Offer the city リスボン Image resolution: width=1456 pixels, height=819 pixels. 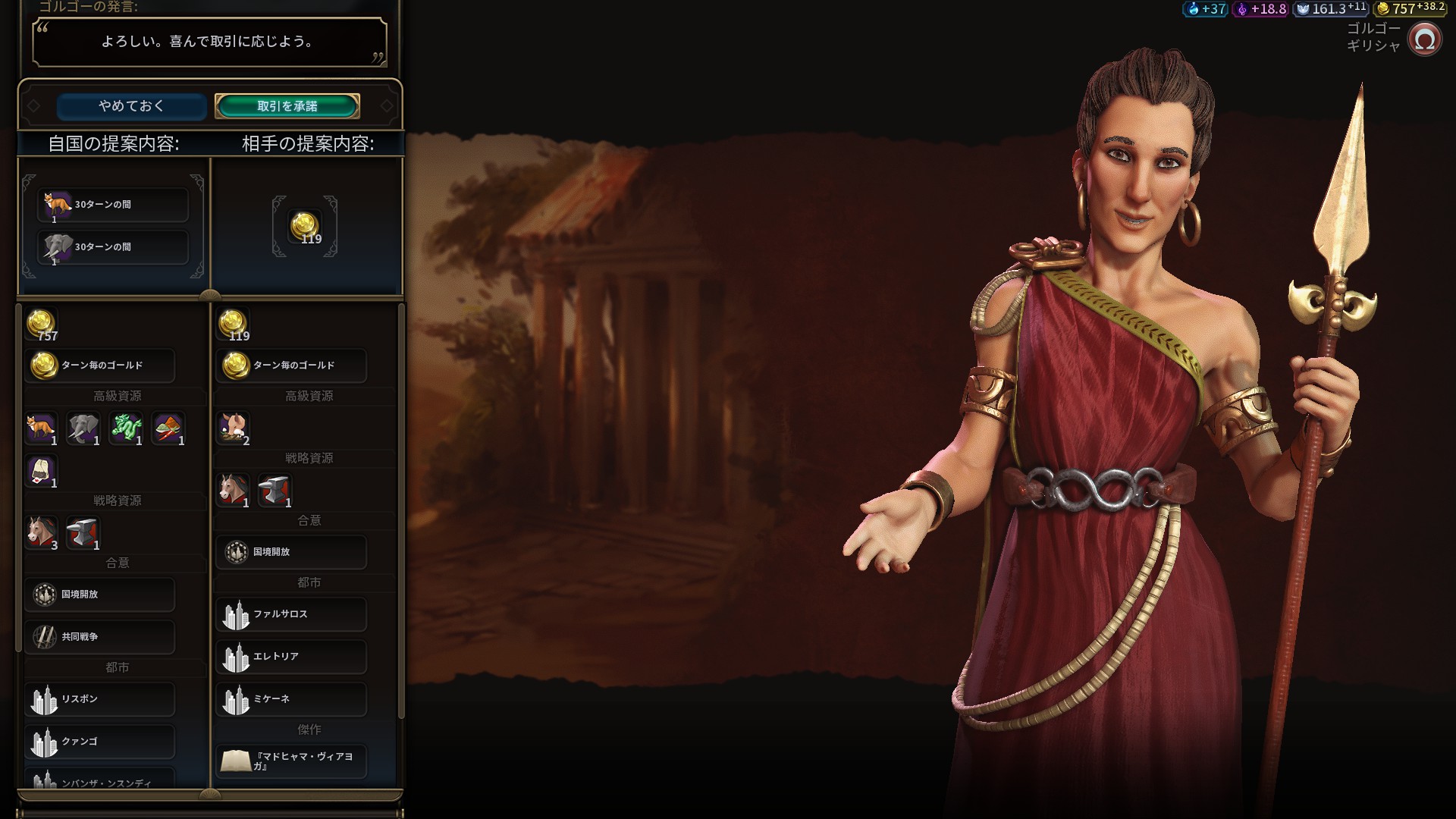pos(100,699)
